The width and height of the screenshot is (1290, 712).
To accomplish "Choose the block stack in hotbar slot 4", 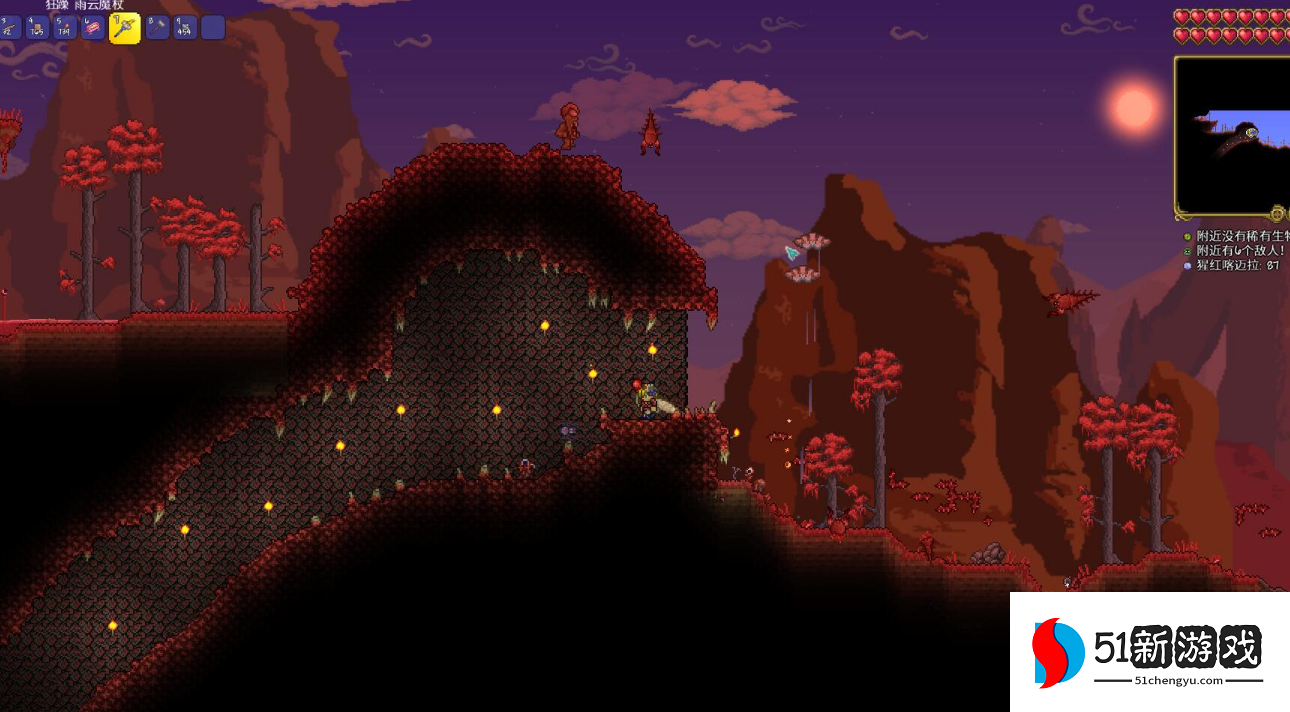I will [39, 28].
